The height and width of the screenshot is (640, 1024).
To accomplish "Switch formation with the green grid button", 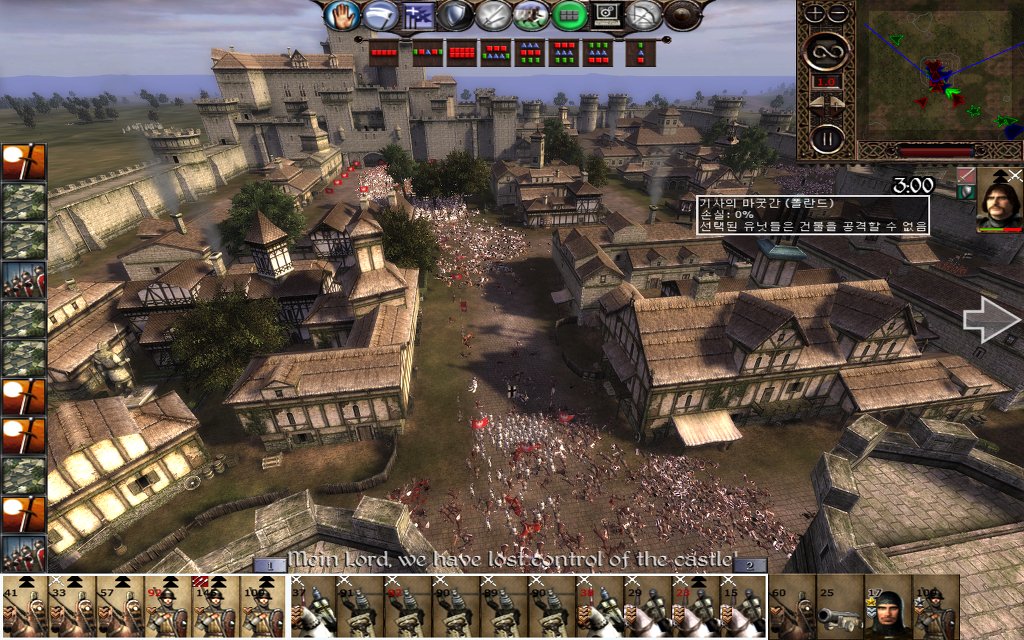I will pyautogui.click(x=568, y=15).
